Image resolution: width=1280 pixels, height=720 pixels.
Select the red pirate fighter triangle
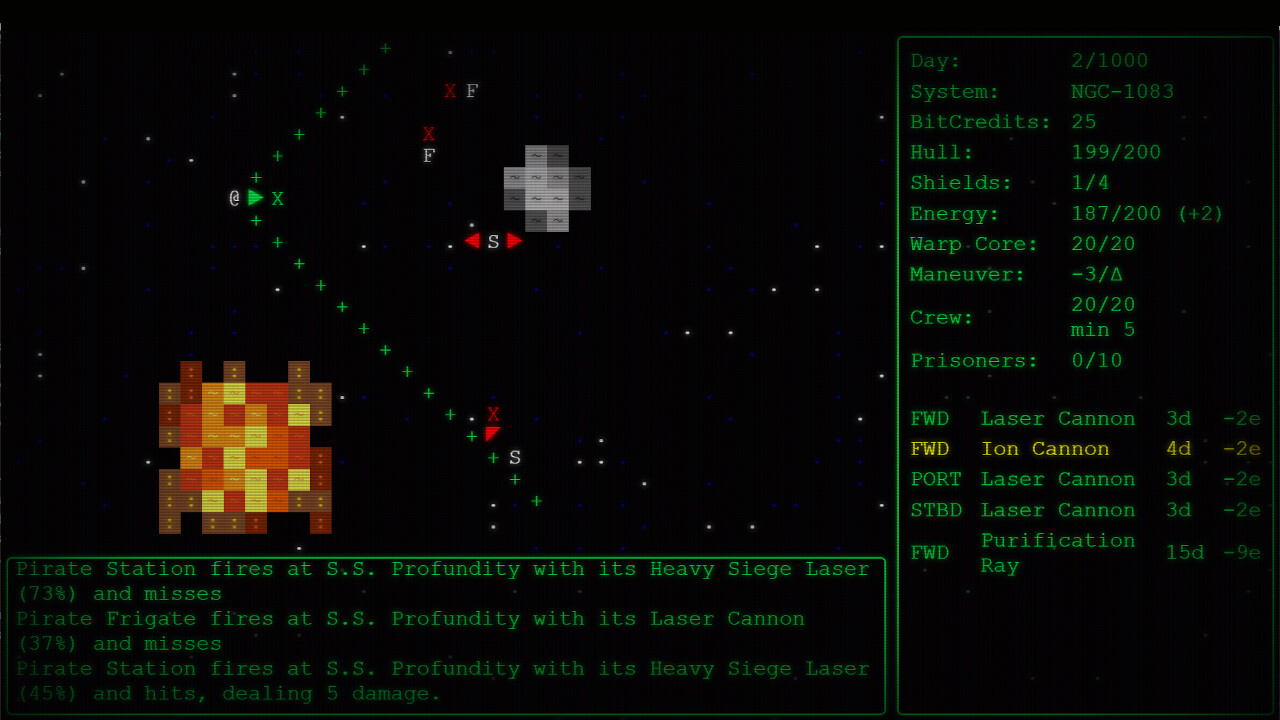(x=492, y=433)
